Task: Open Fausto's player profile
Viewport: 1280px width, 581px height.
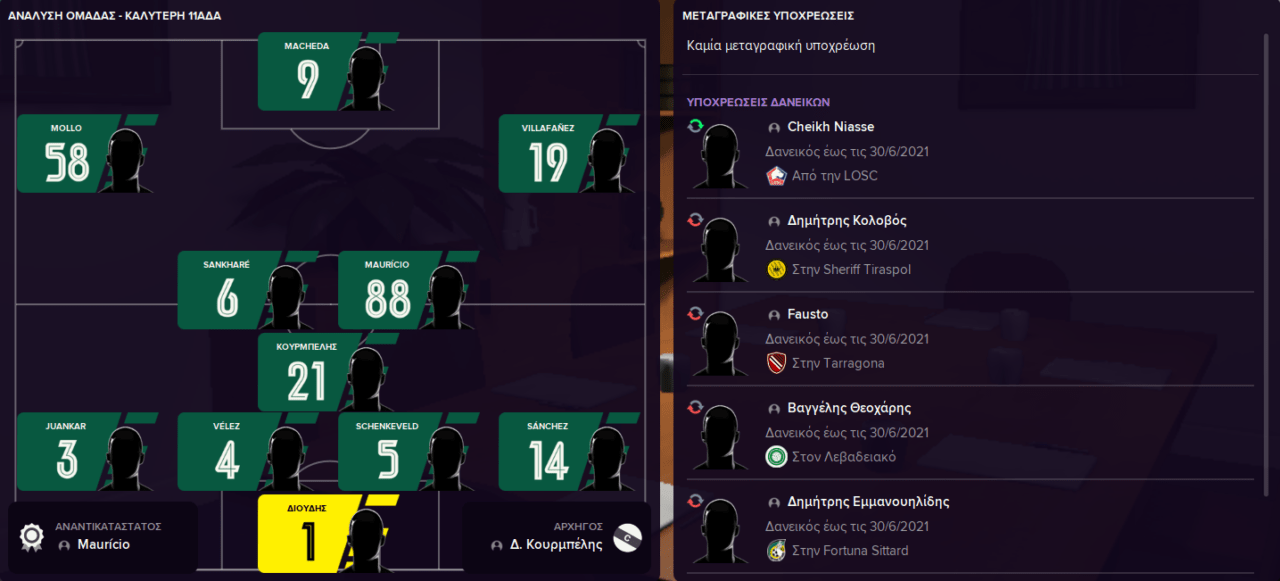Action: [807, 314]
